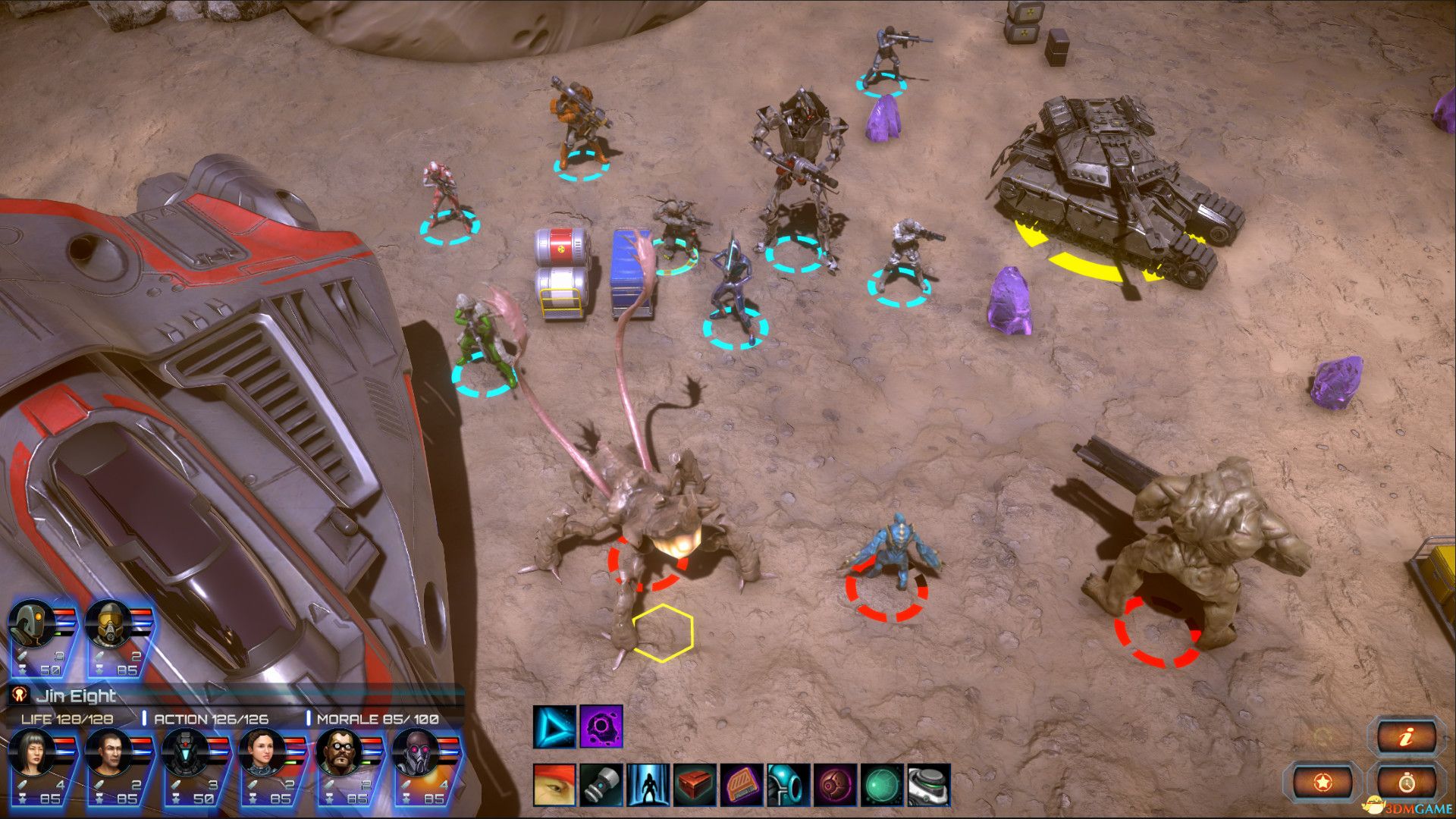Image resolution: width=1456 pixels, height=819 pixels.
Task: Click the star emblem button
Action: [1323, 781]
